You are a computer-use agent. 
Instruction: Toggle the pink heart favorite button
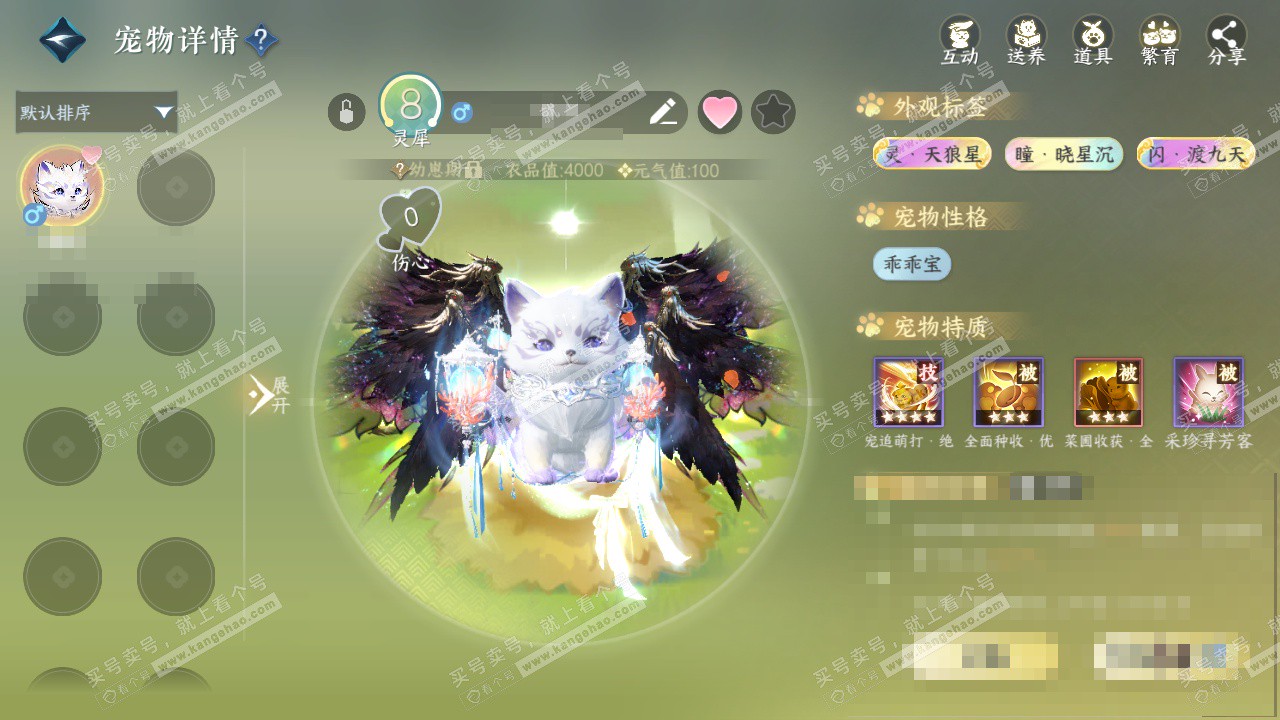point(719,112)
